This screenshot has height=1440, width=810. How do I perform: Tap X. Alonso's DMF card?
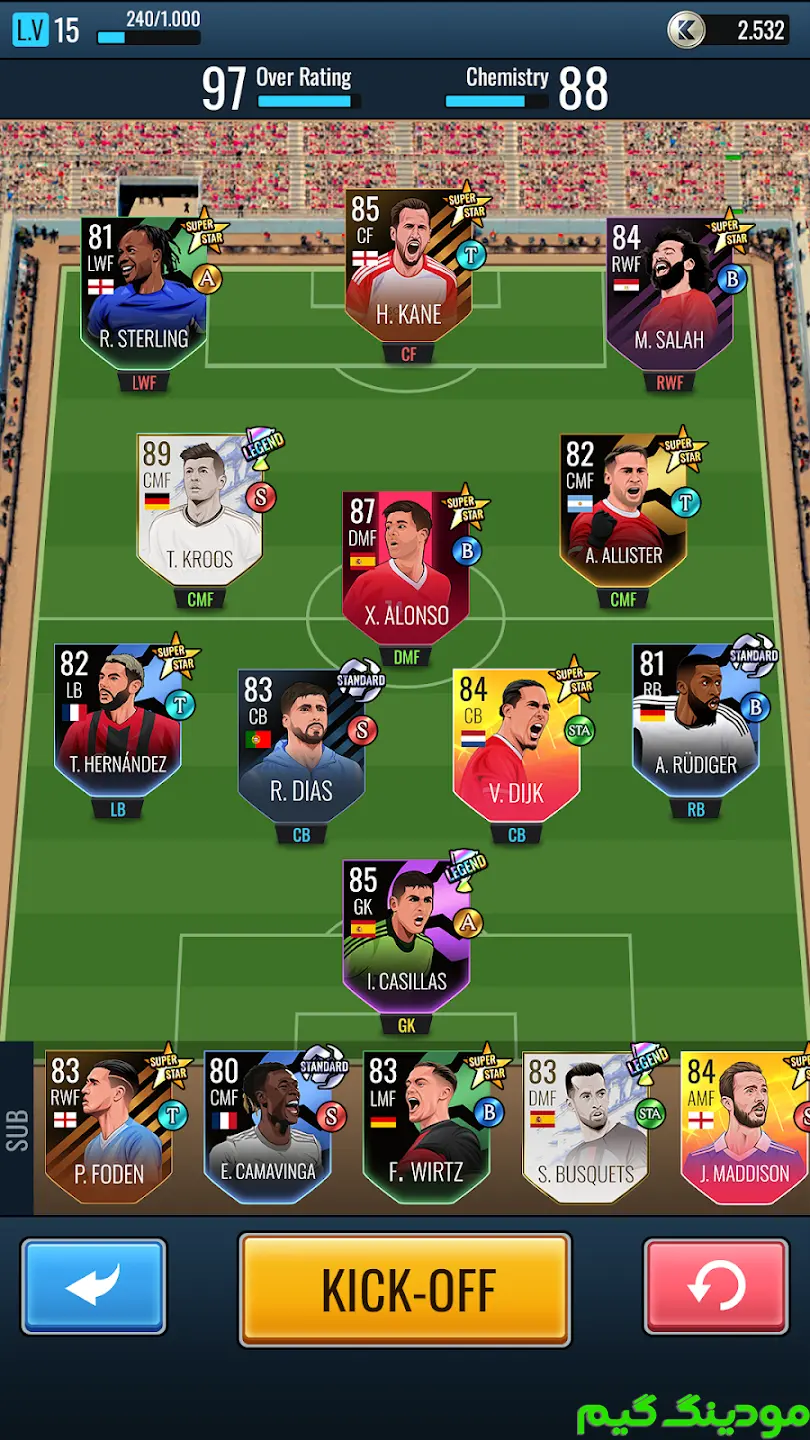[406, 567]
